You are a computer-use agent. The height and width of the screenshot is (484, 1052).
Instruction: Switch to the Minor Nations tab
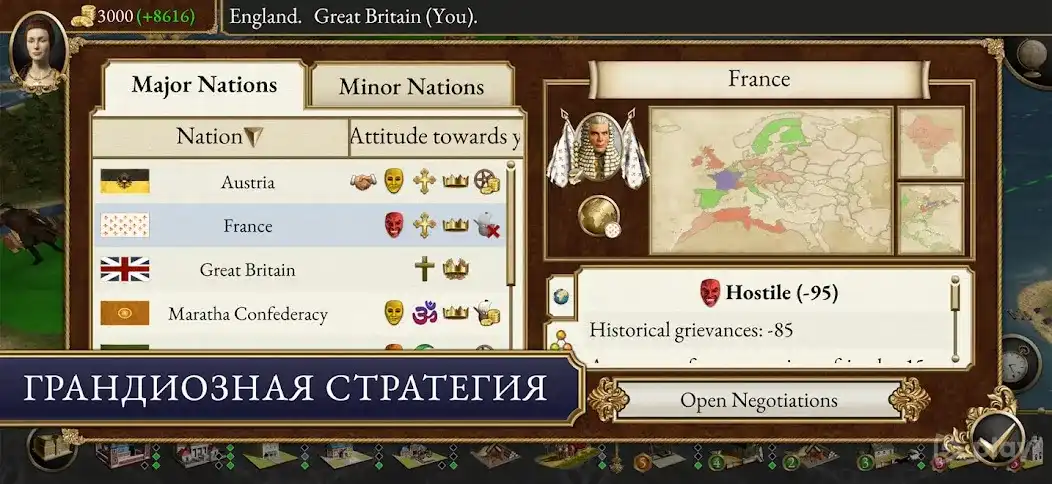(x=411, y=87)
